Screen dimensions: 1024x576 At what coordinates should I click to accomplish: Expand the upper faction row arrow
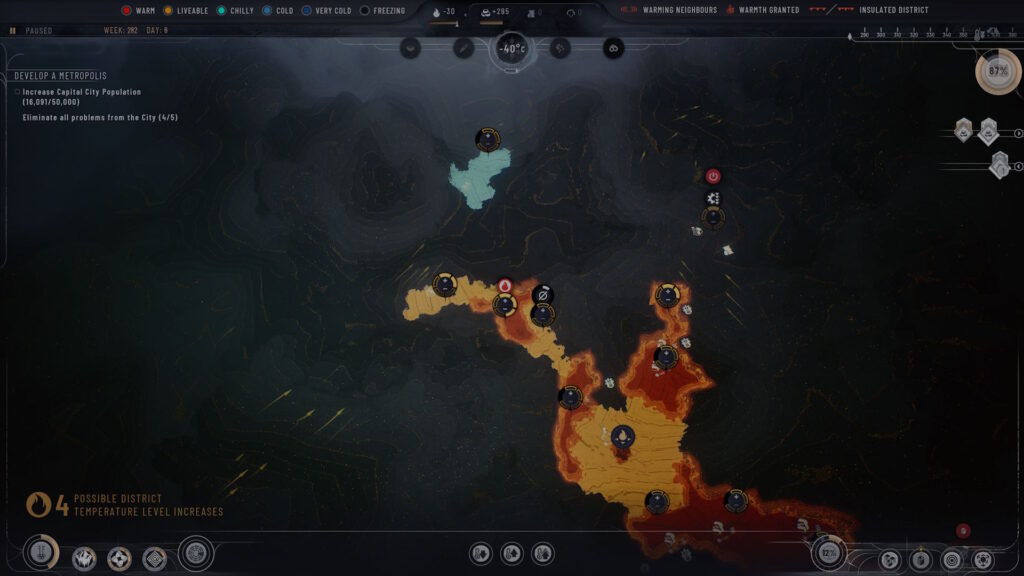[x=1018, y=133]
